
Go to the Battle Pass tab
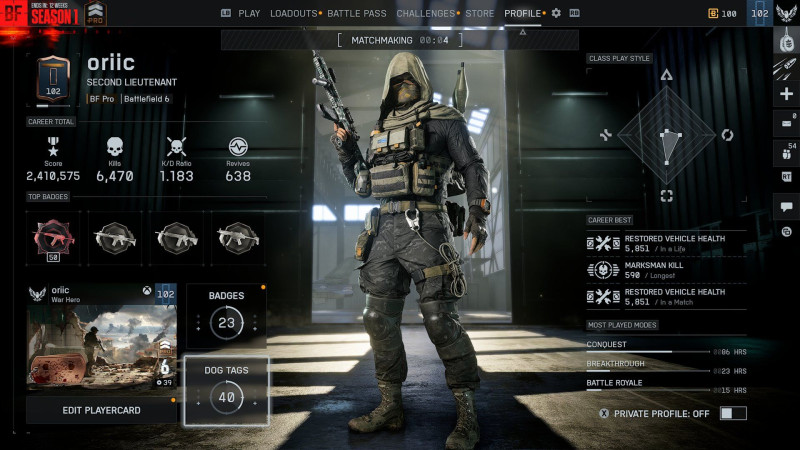(x=357, y=13)
